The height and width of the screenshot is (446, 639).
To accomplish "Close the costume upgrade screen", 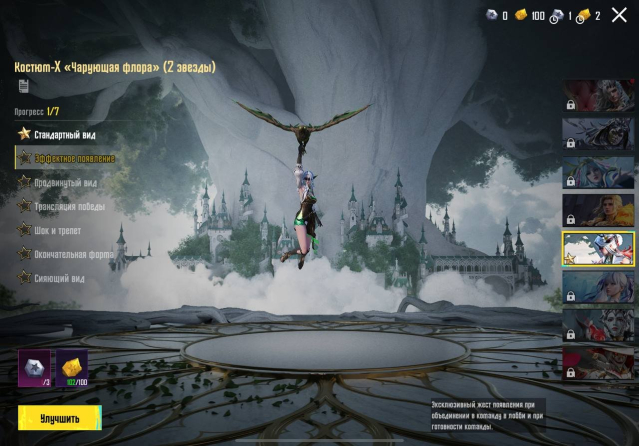I will (x=619, y=15).
